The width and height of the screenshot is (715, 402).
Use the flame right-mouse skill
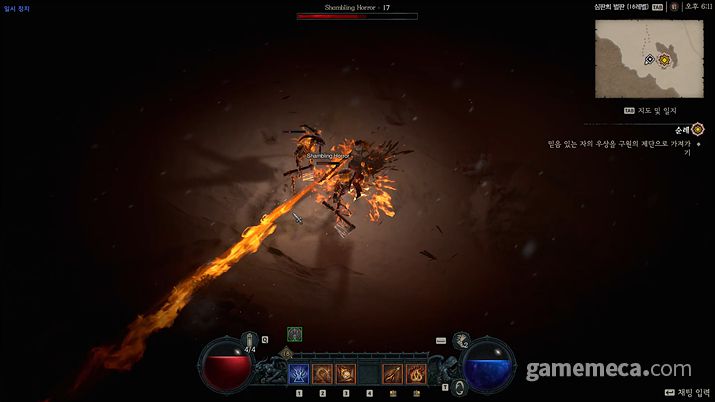(417, 375)
